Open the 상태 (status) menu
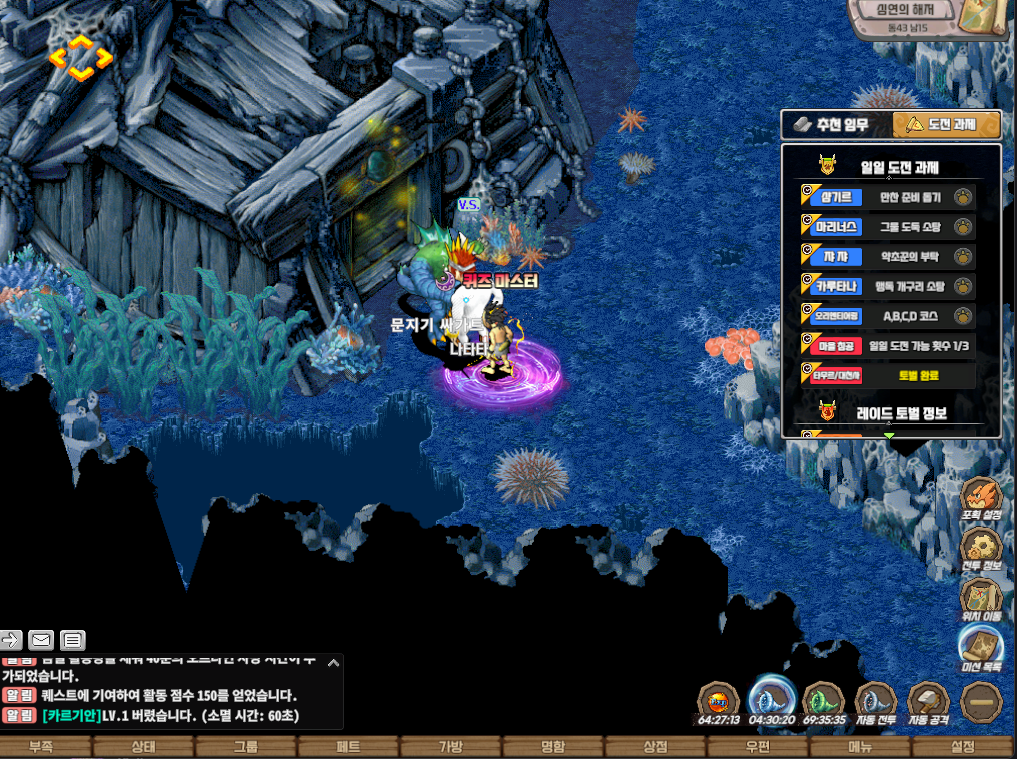Screen dimensions: 1017x759 143,747
